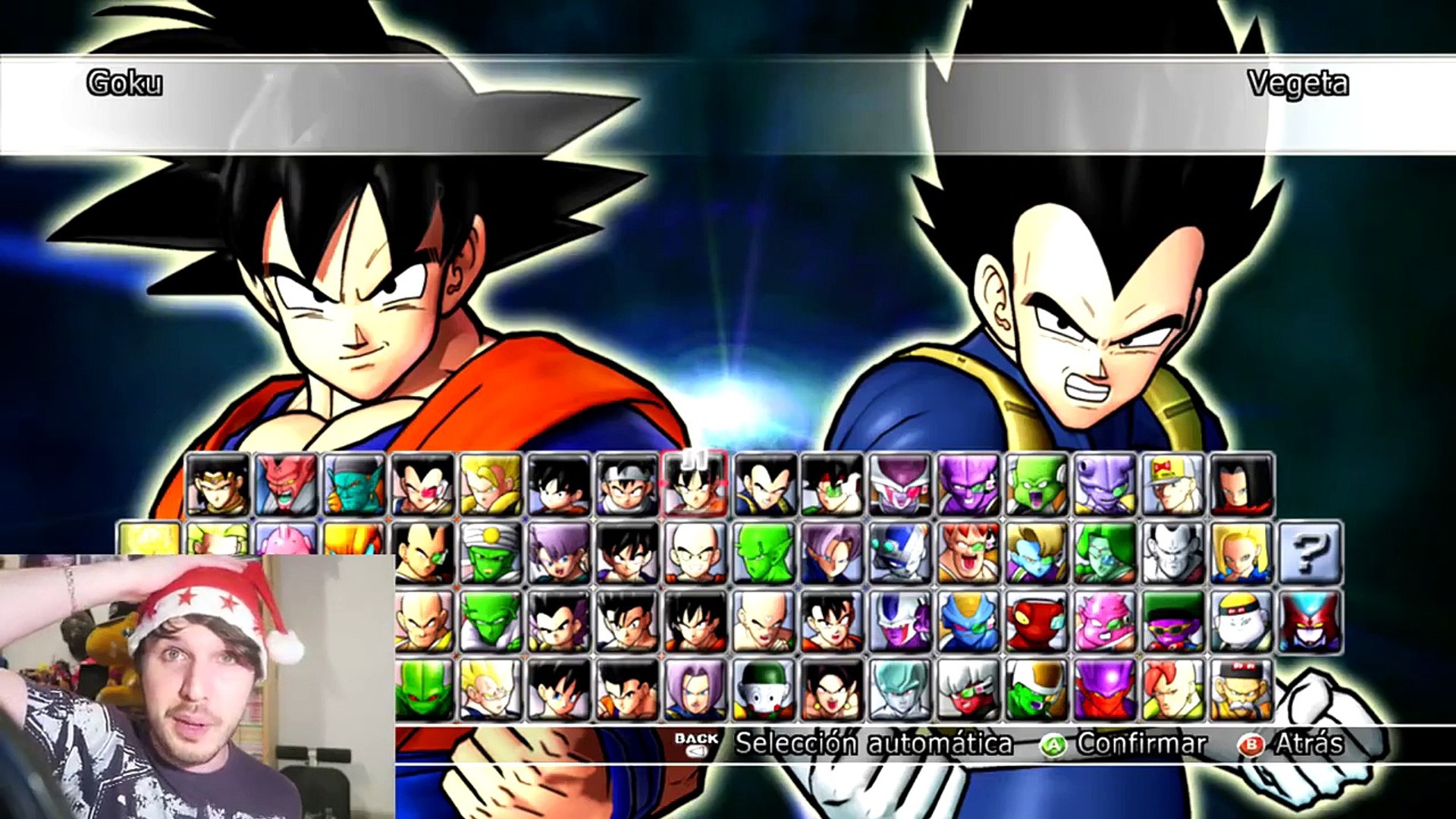1456x819 pixels.
Task: Pick Chiaotzu with the green hat
Action: click(x=764, y=689)
